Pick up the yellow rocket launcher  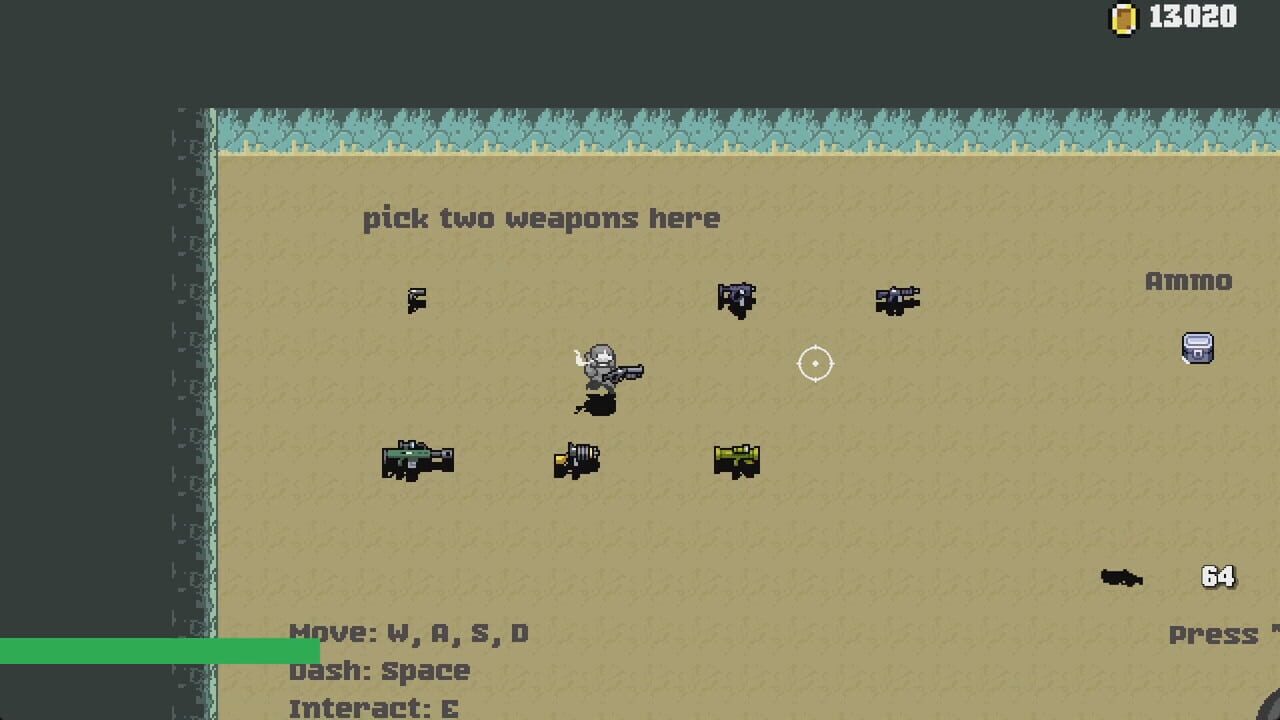(737, 459)
